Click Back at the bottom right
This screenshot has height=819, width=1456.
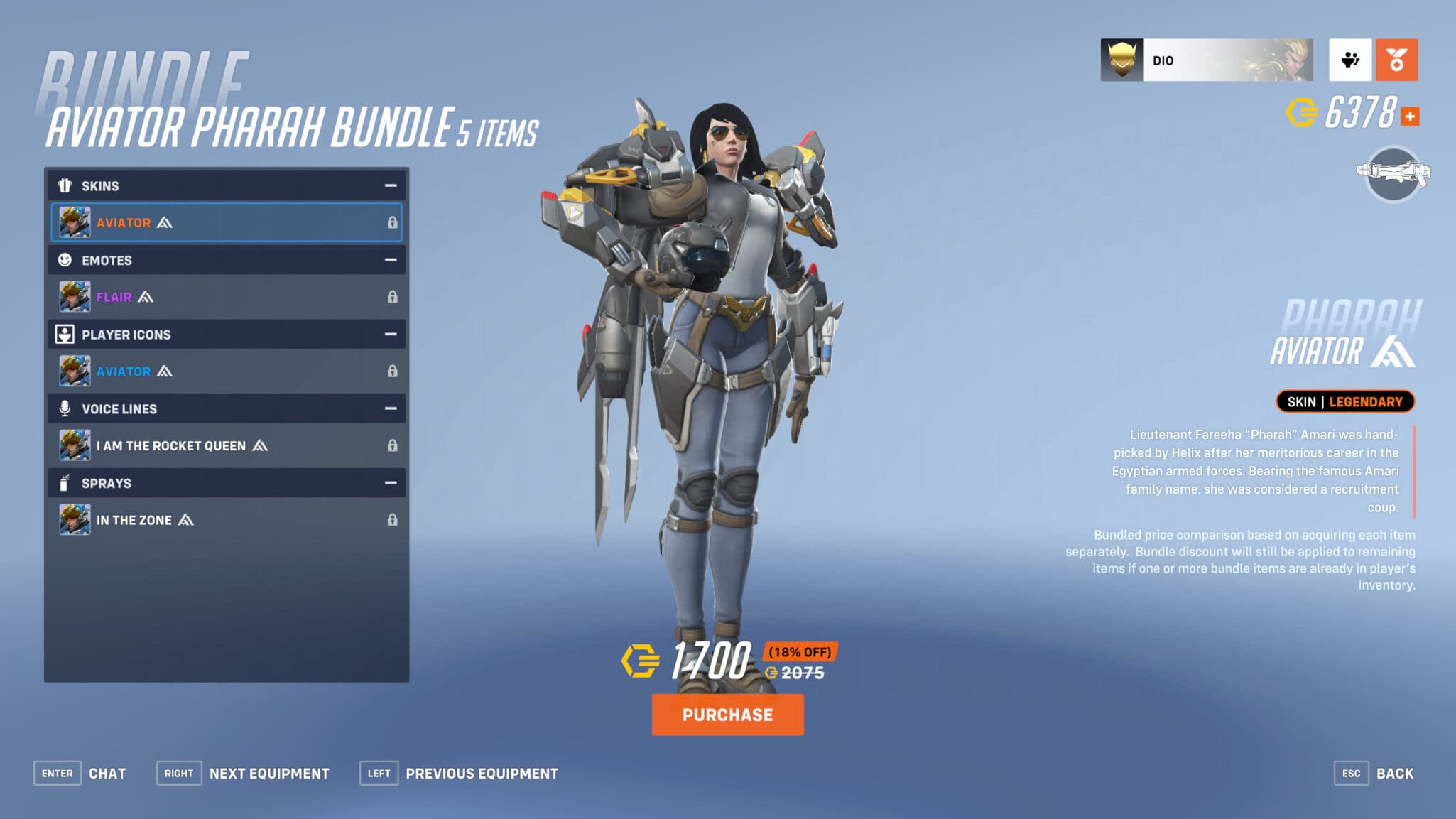pyautogui.click(x=1396, y=773)
